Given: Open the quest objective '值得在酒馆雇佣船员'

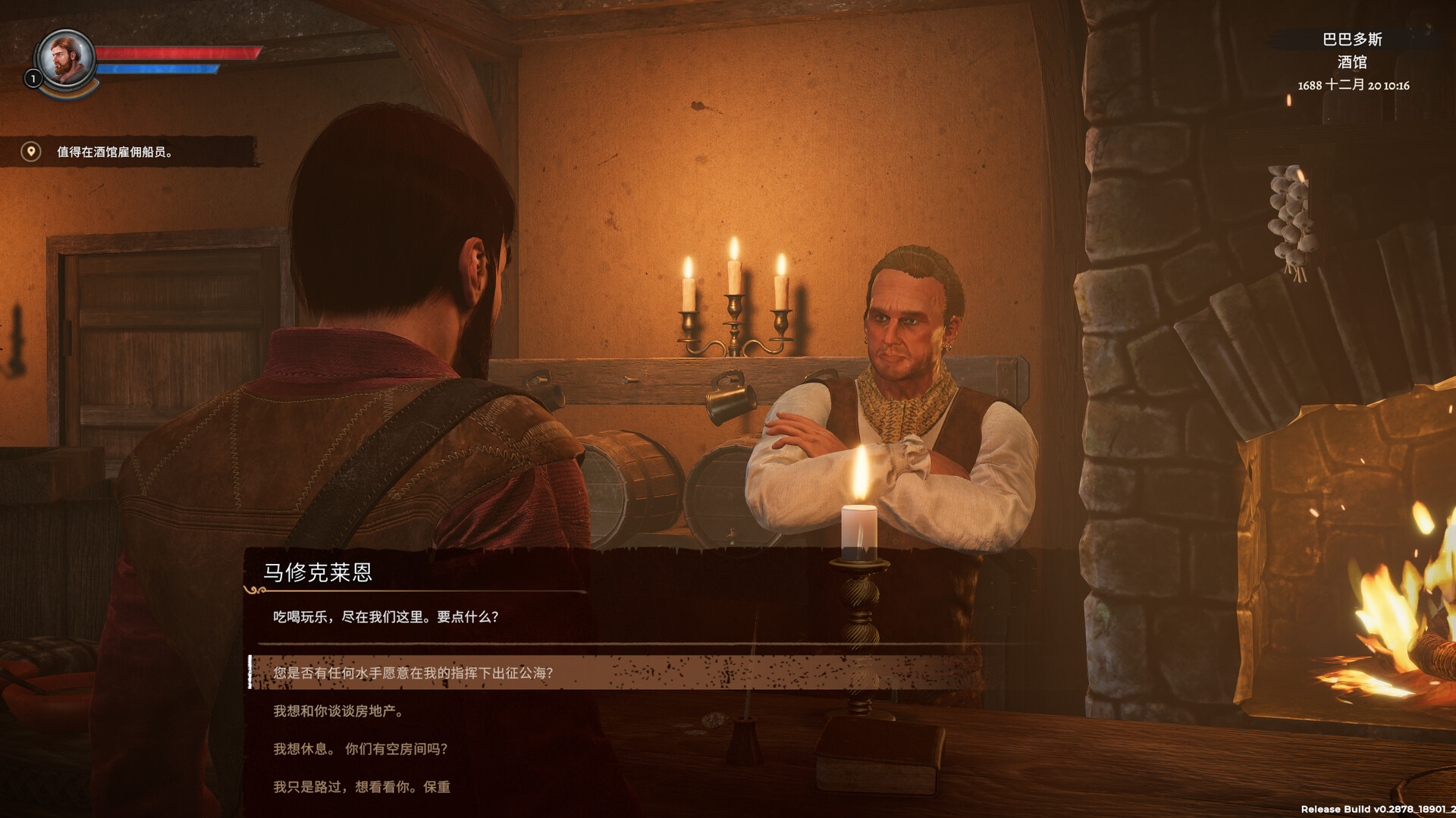Looking at the screenshot, I should [x=115, y=151].
